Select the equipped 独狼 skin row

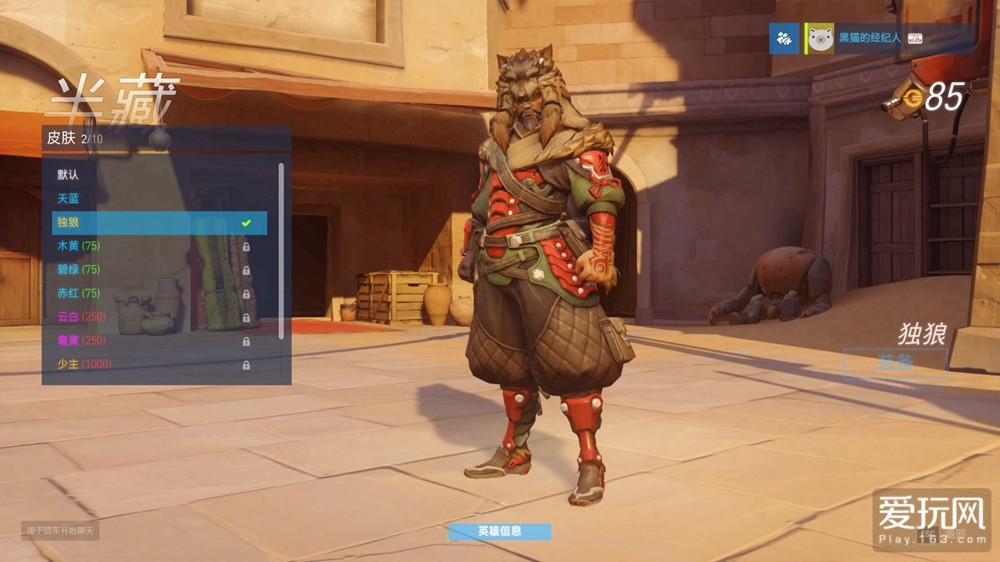[150, 222]
